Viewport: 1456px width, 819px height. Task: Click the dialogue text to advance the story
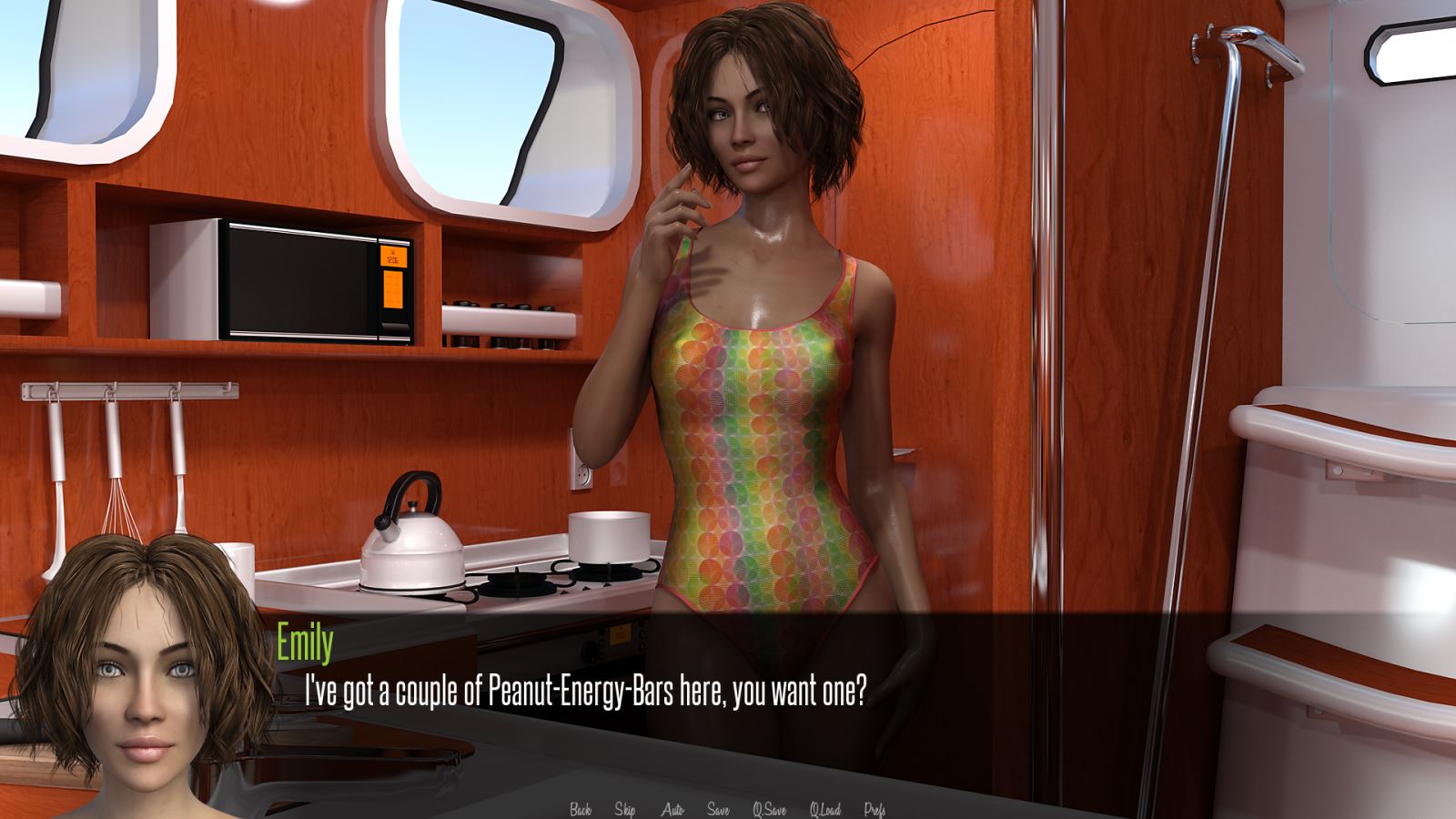[580, 692]
